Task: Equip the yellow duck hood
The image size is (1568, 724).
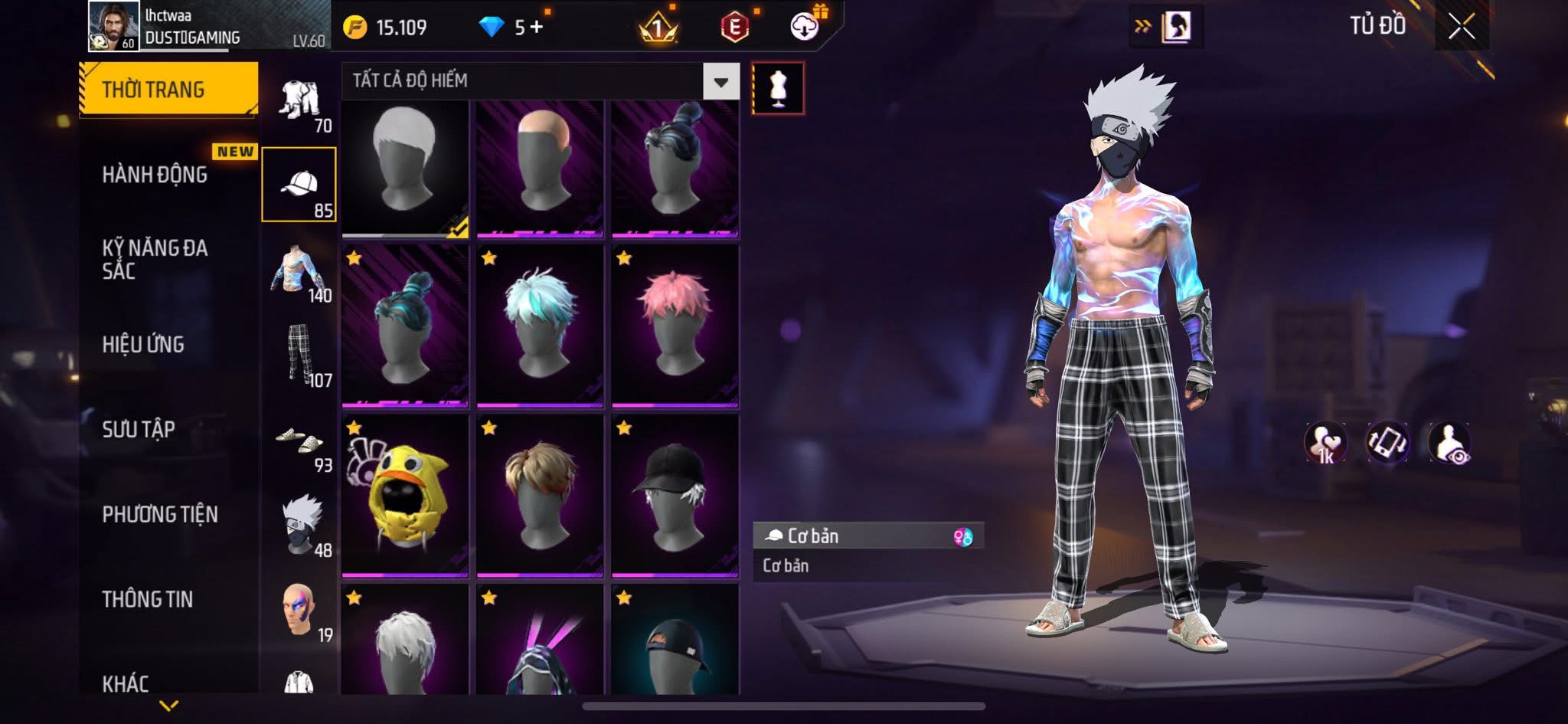Action: click(x=405, y=495)
